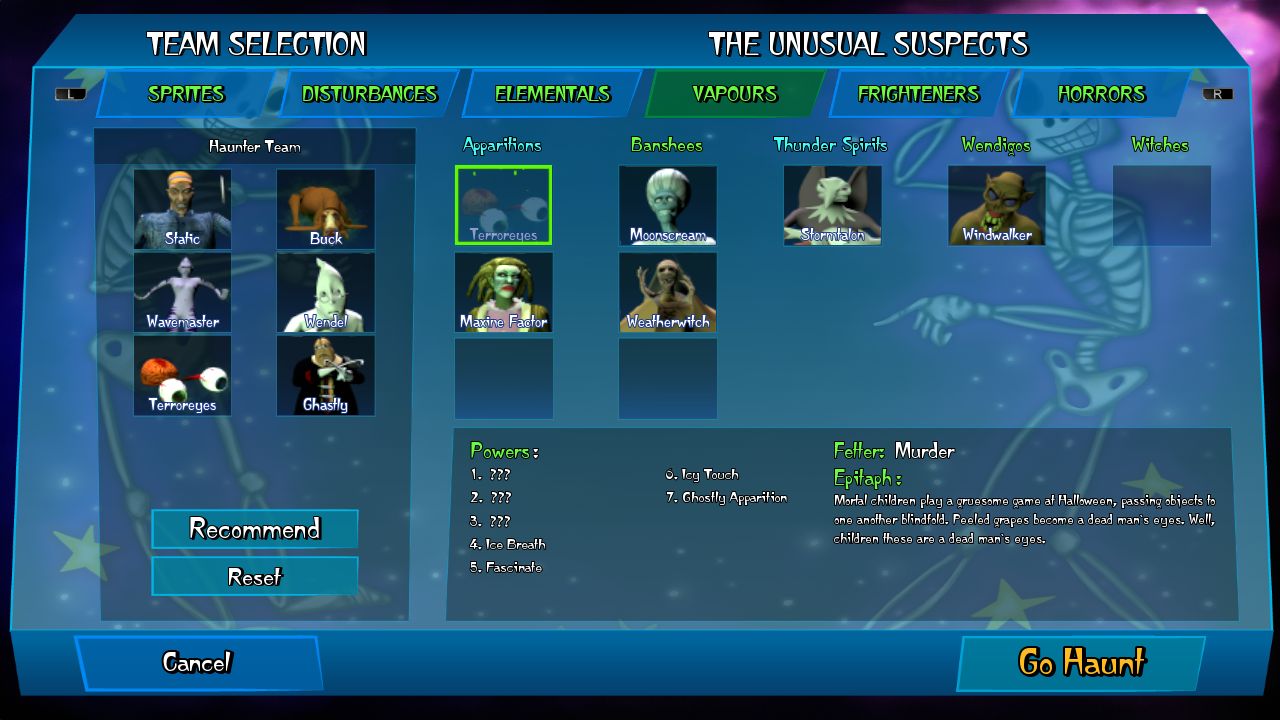Screen dimensions: 1280x720
Task: Open the Horrors tab
Action: 1102,94
